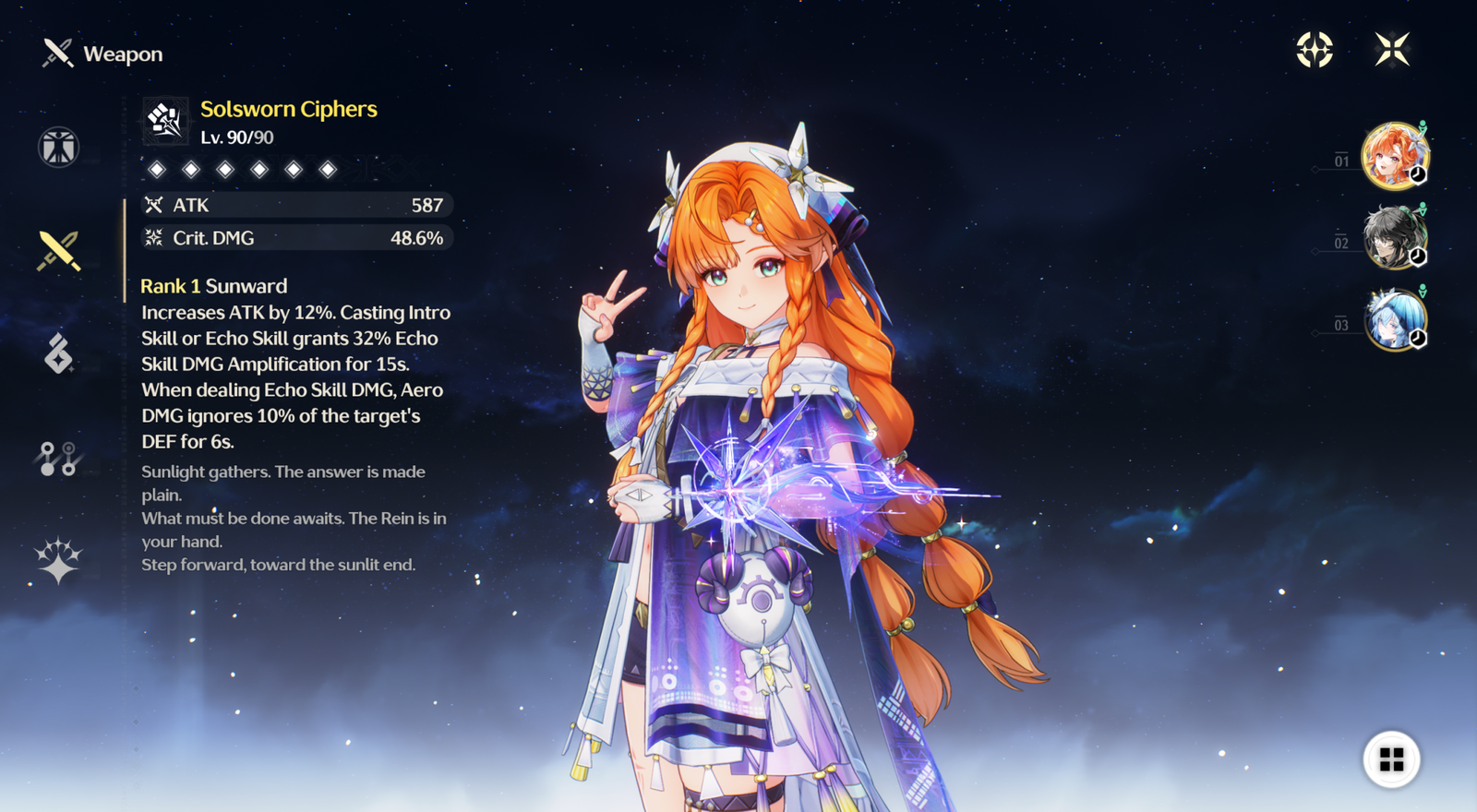Choose the dark-haired character in slot 02
Screen dimensions: 1477x812
pyautogui.click(x=1394, y=238)
